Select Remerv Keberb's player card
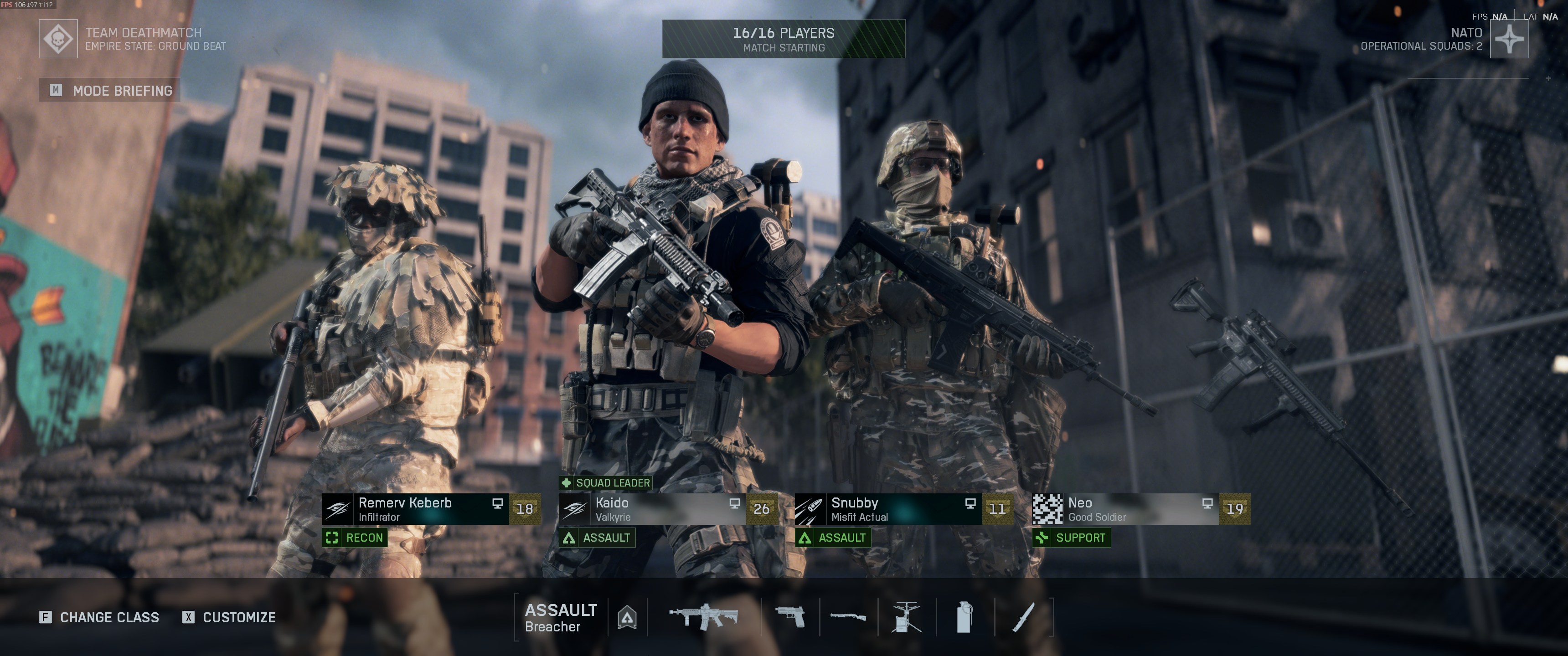Image resolution: width=1568 pixels, height=656 pixels. click(430, 509)
